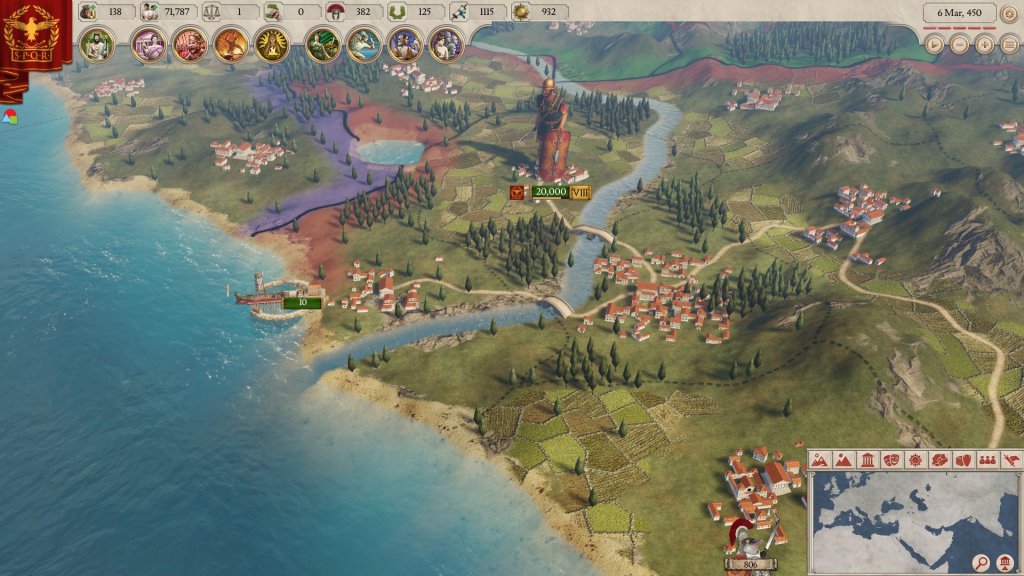The image size is (1024, 576).
Task: Open the hammer and anvil menu
Action: (230, 45)
